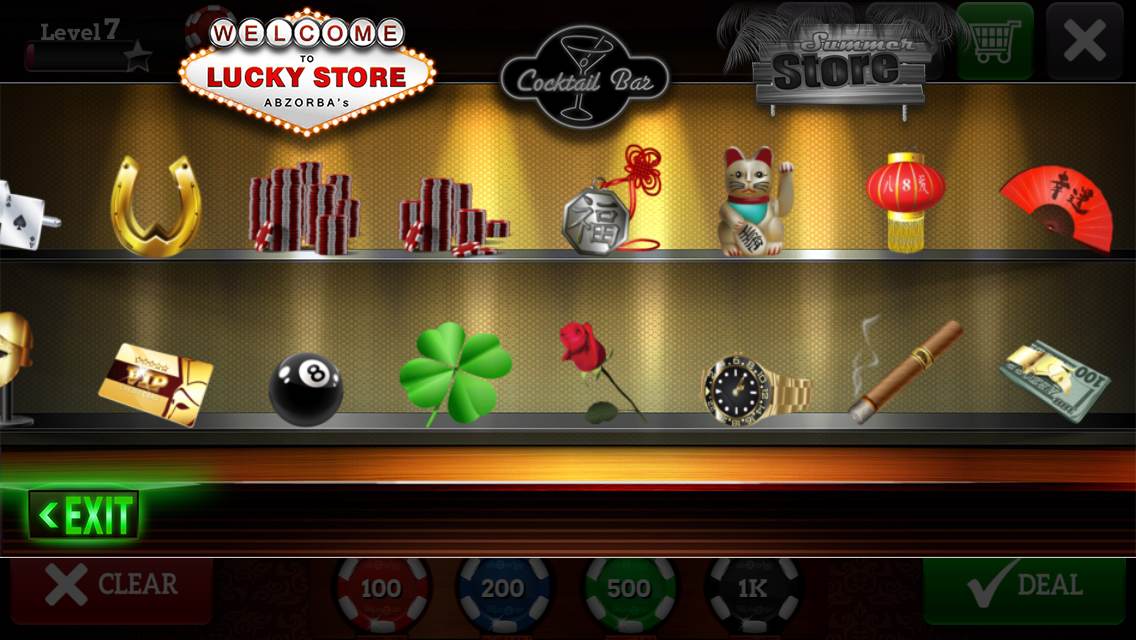This screenshot has width=1136, height=640.
Task: Choose the smoking cigar item
Action: [904, 371]
